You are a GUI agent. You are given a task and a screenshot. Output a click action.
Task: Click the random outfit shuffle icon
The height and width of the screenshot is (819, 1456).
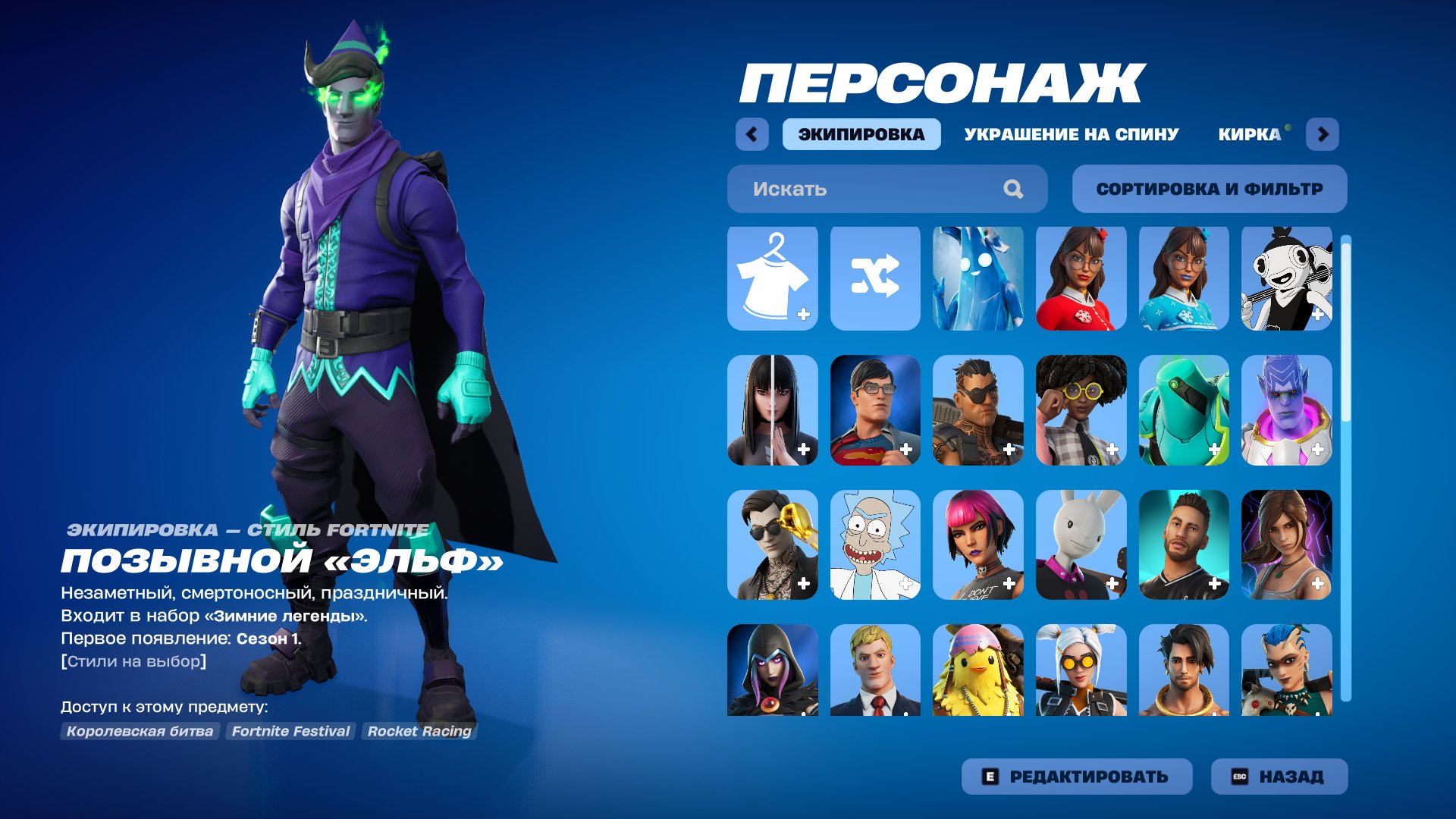876,278
